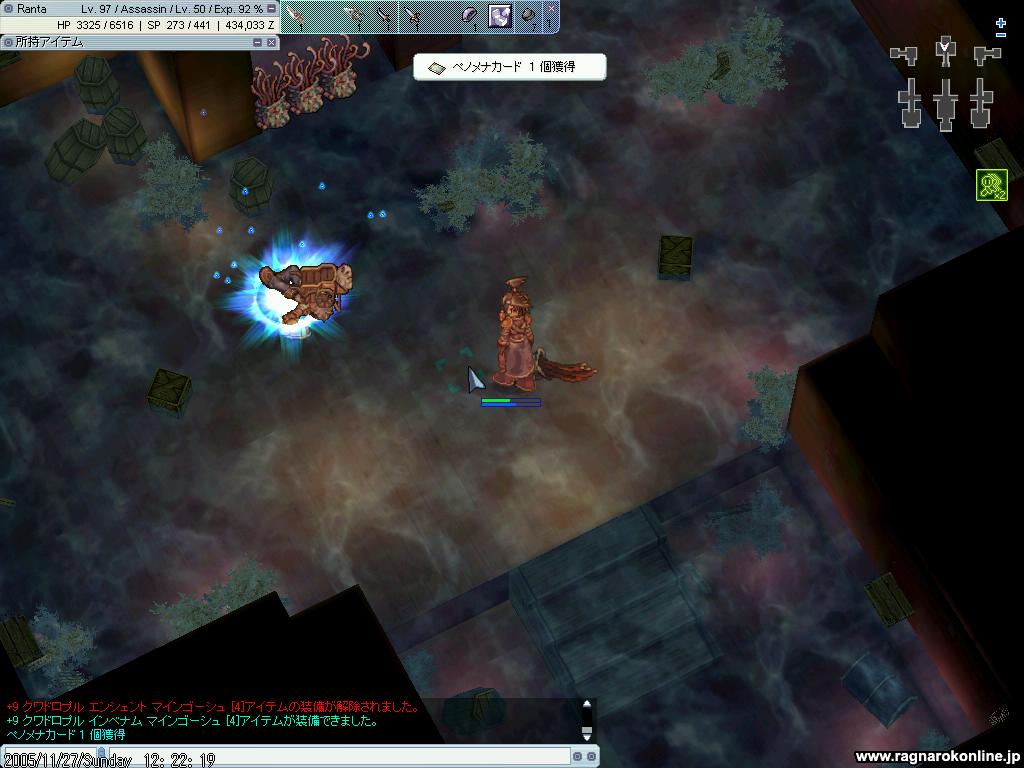Click the chat log scroll-down arrow
Screen dimensions: 1024x768
click(587, 734)
